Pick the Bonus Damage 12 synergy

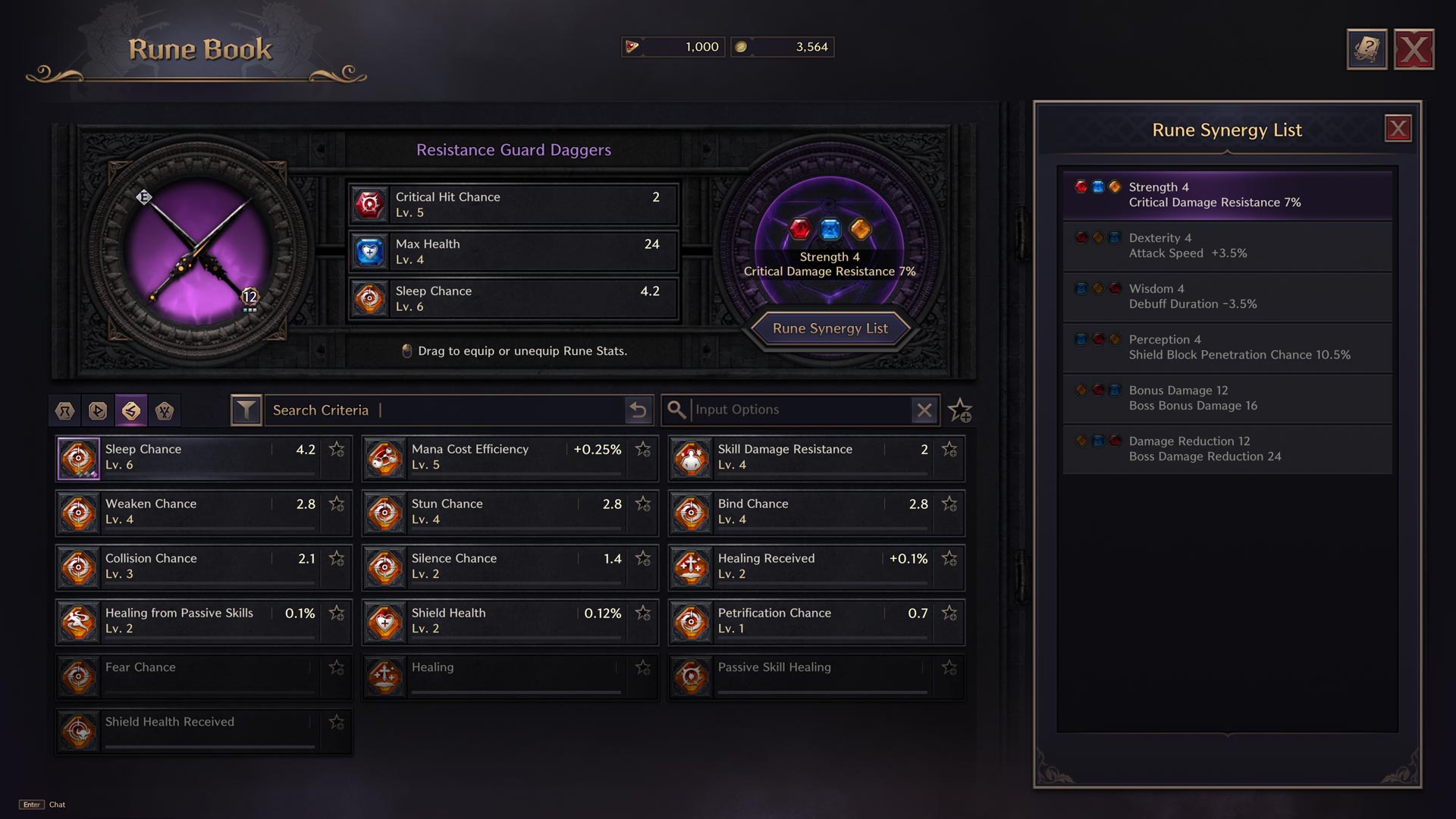pyautogui.click(x=1227, y=398)
